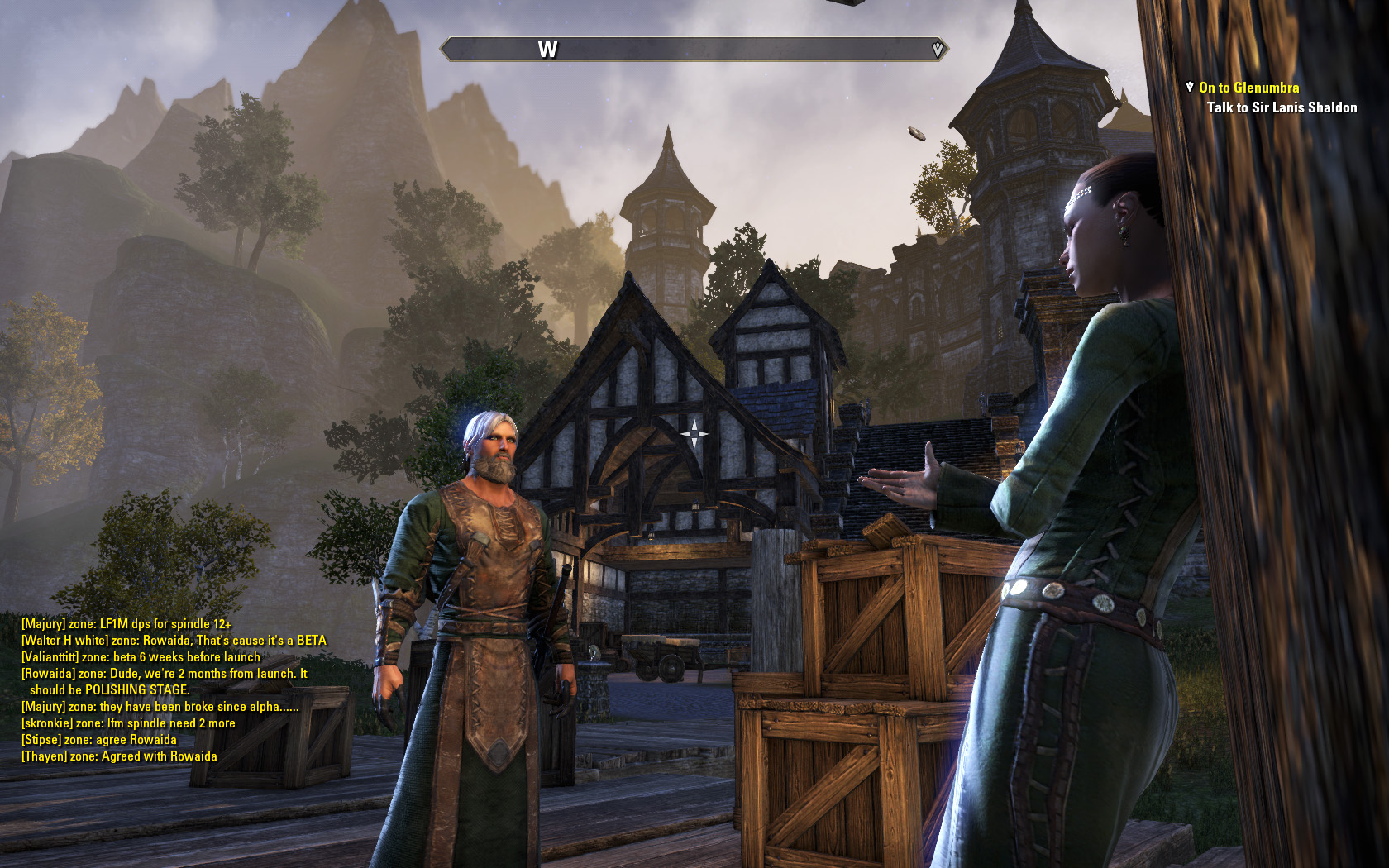This screenshot has width=1389, height=868.
Task: Choose Stipse's player name in chat
Action: coord(41,740)
